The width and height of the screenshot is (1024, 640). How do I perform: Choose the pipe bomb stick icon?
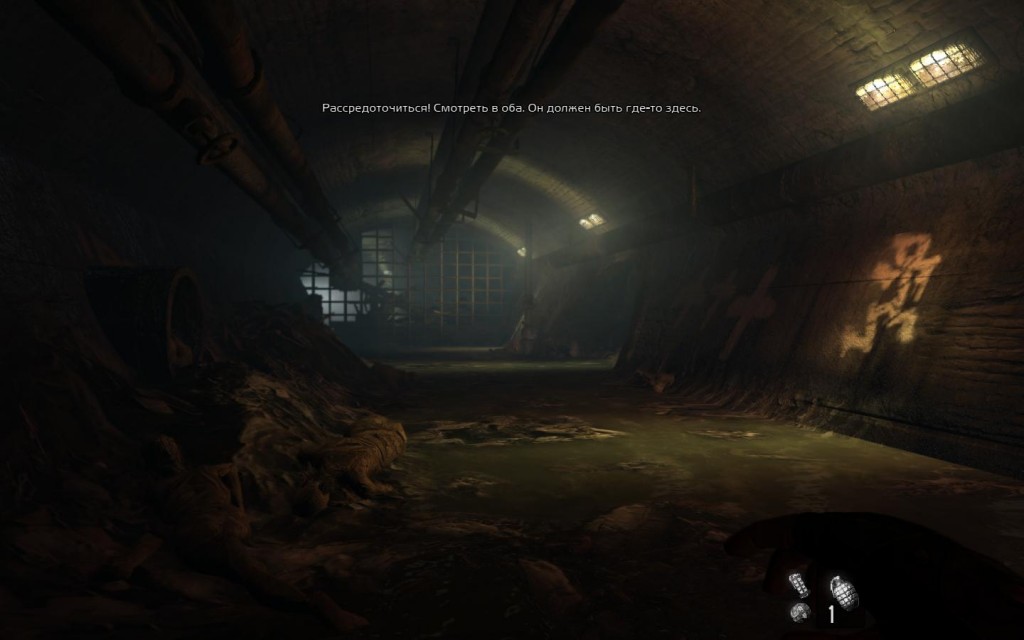tap(799, 584)
